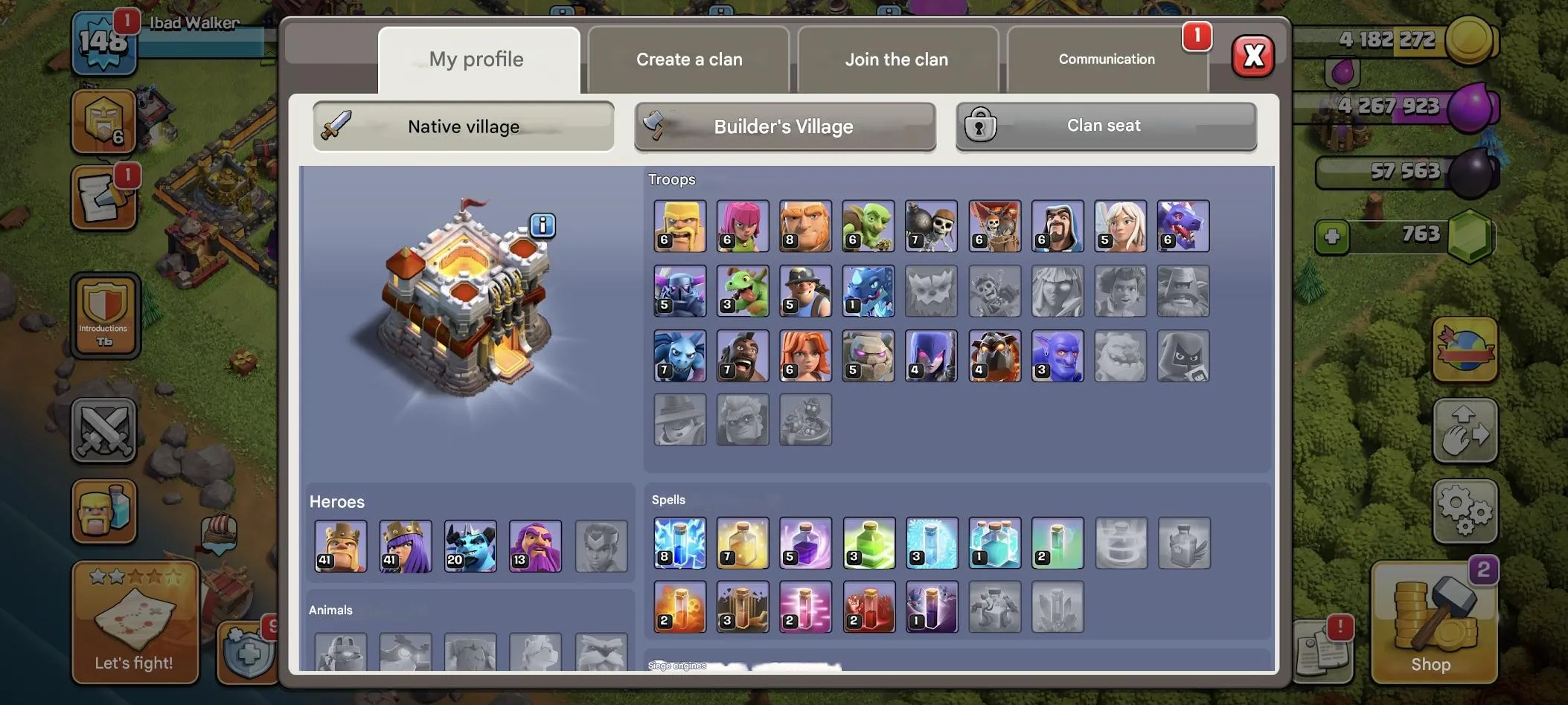Screen dimensions: 1568x705
Task: View the Builder's Village profile
Action: coord(783,126)
